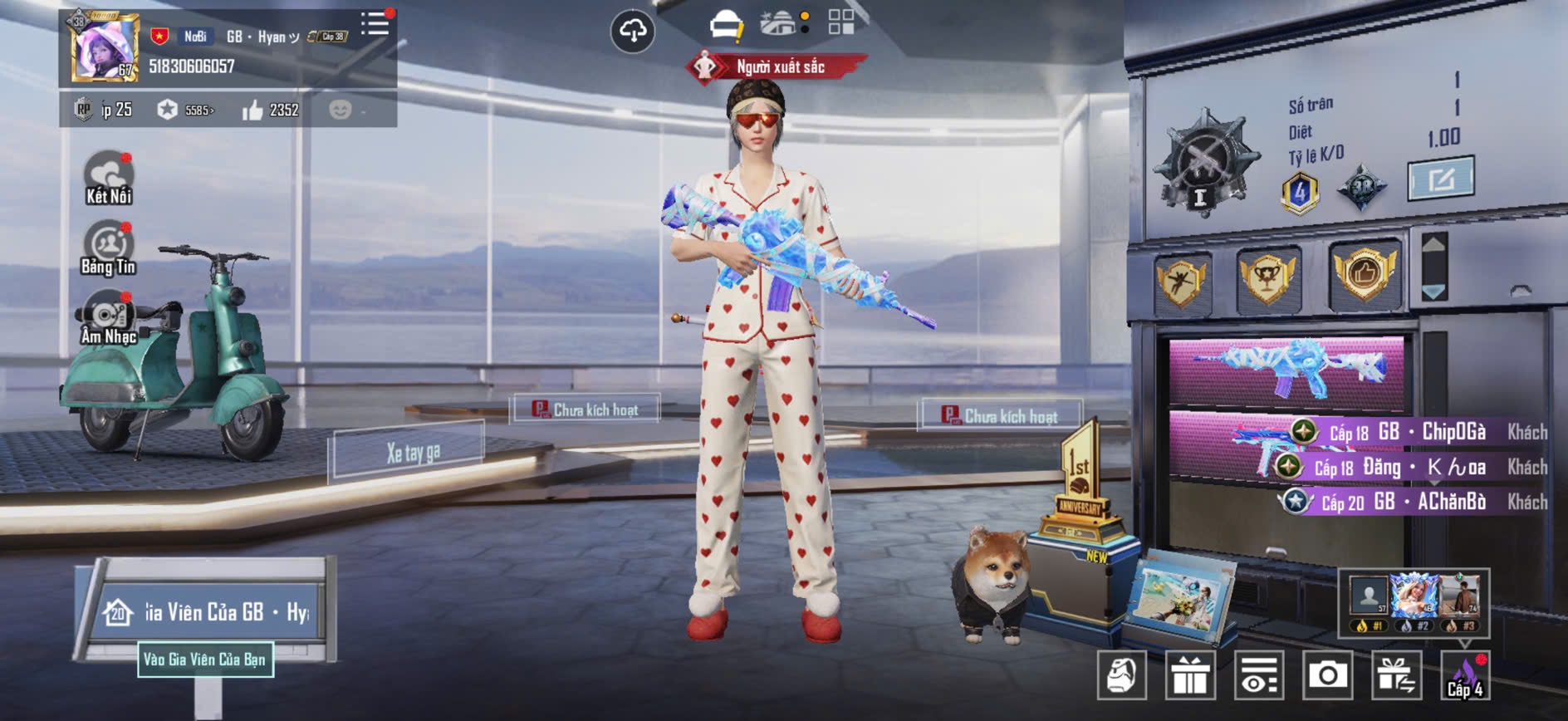Switch to the dome building scene icon

coord(778,23)
